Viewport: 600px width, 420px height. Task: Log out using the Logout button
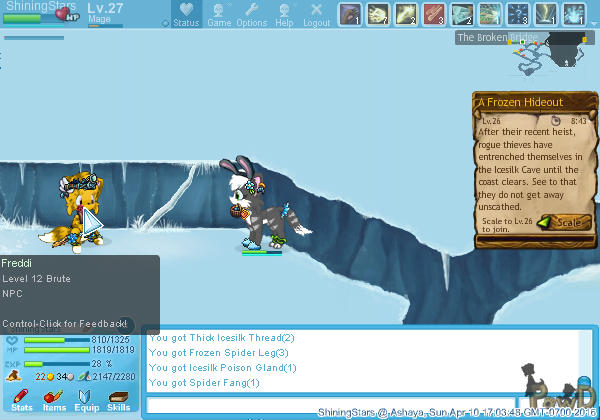(x=316, y=15)
